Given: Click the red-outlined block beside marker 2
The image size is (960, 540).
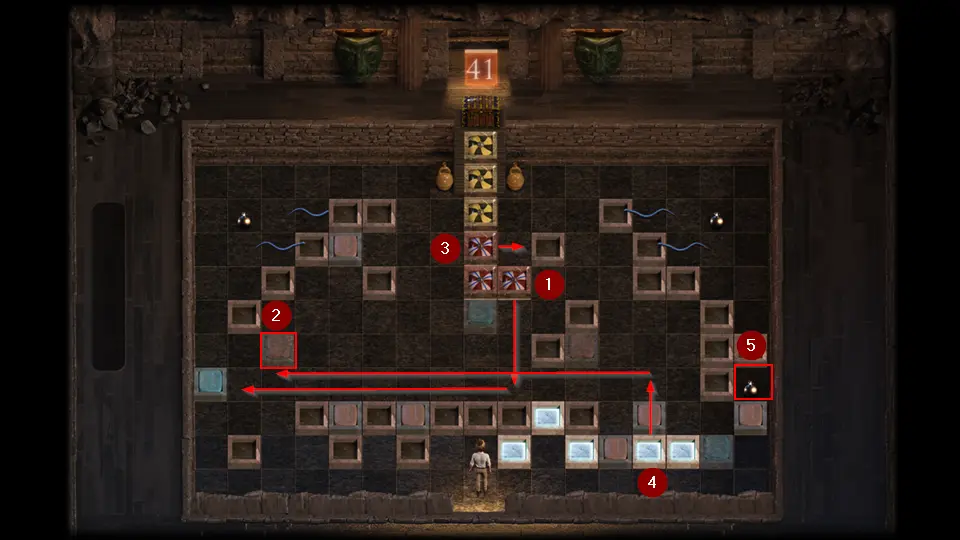Looking at the screenshot, I should coord(279,351).
